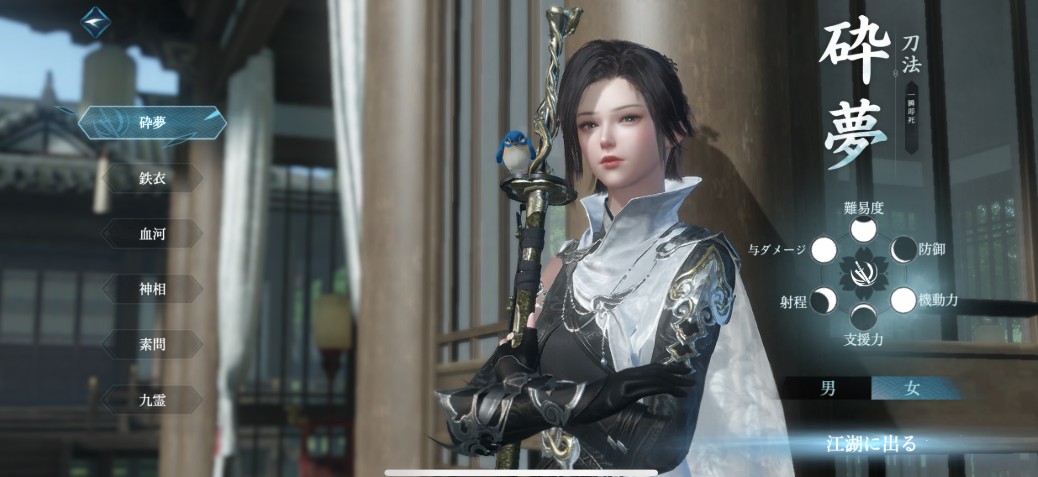Go back using the top-left arrow
This screenshot has width=1038, height=477.
[x=95, y=20]
